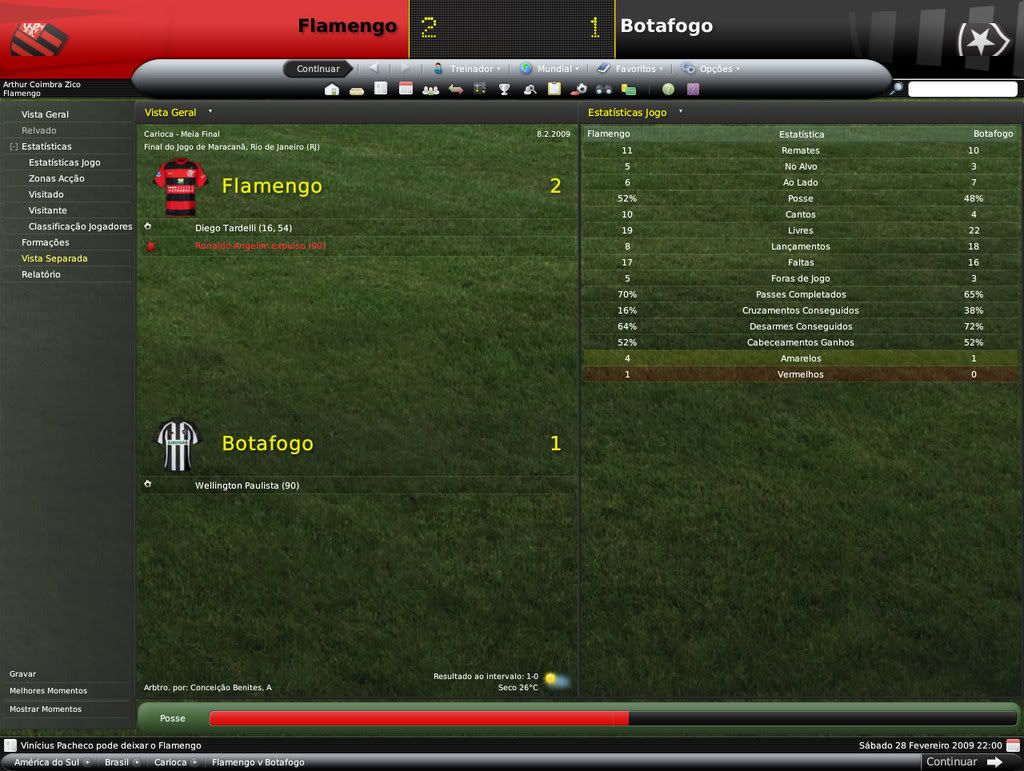
Task: Show Classificação Jogadores
Action: (x=80, y=226)
